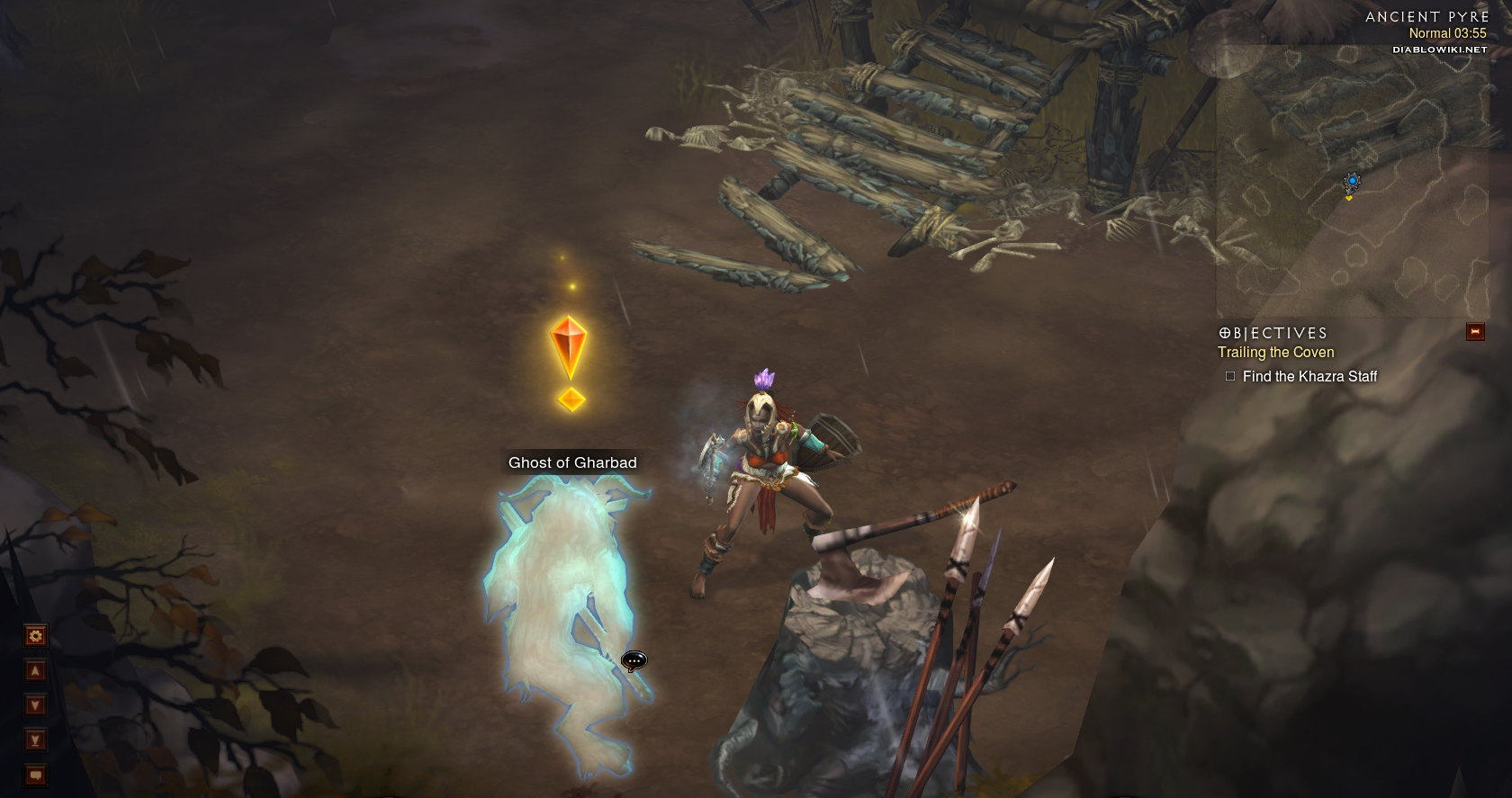Click the Find the Khazra Staff objective
Screen dimensions: 1512x798
(1309, 377)
